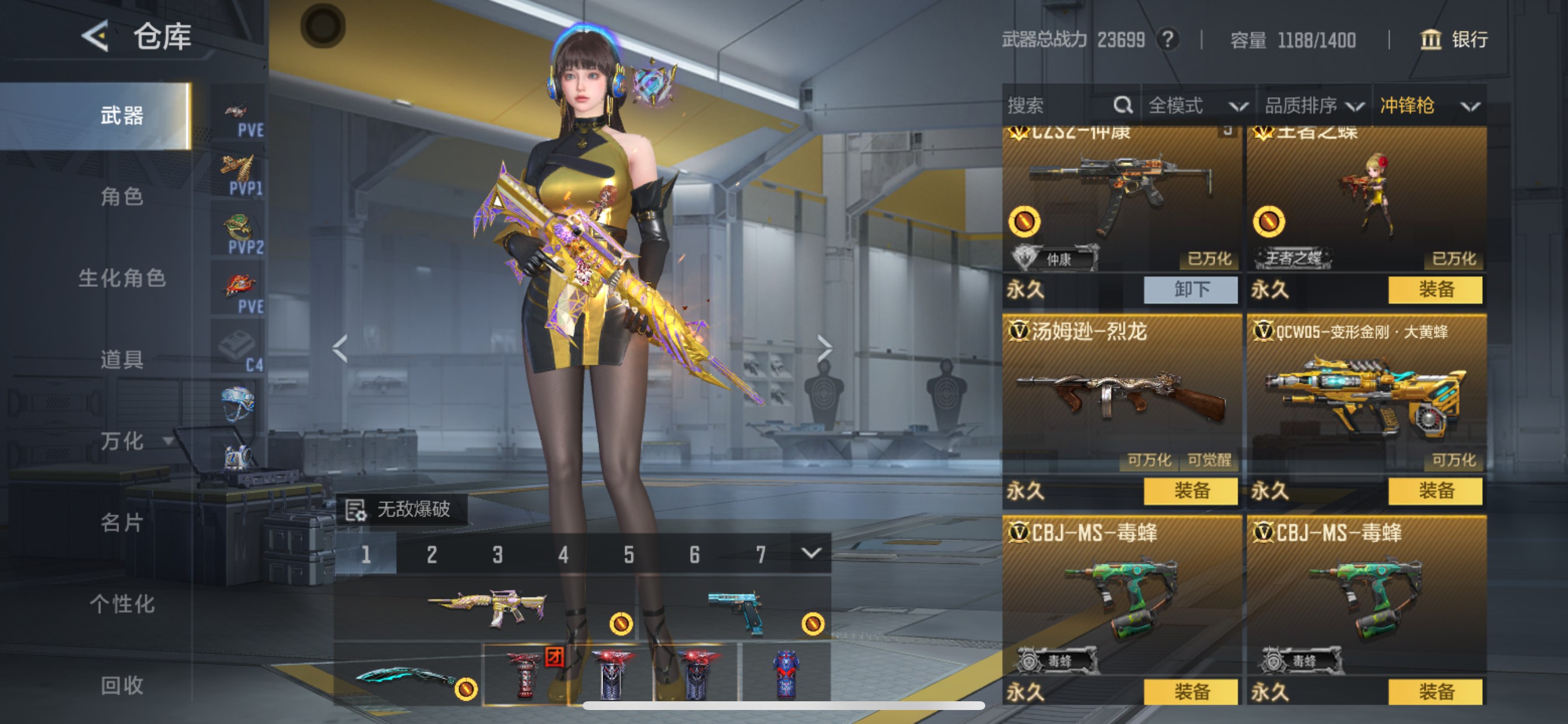This screenshot has height=724, width=1568.
Task: Open the 回收 recycle section
Action: point(122,685)
